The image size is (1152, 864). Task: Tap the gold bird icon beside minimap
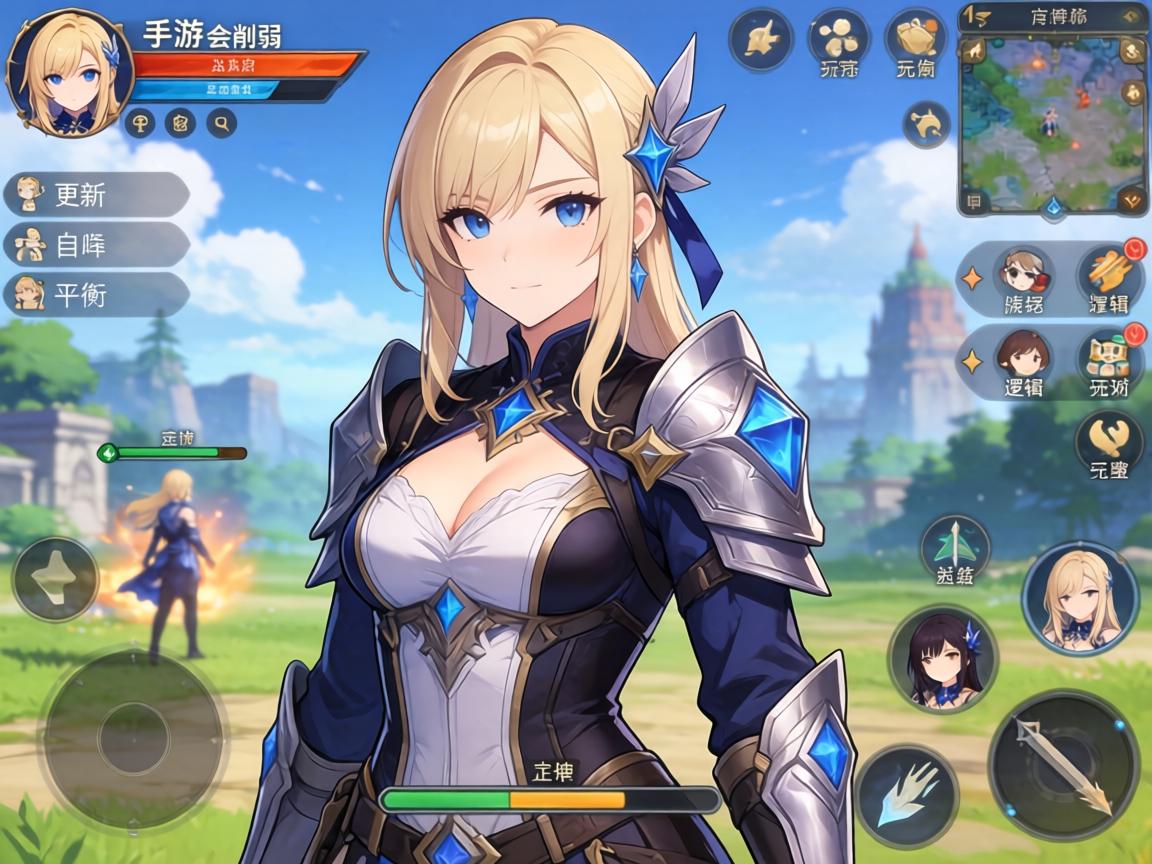pyautogui.click(x=926, y=124)
